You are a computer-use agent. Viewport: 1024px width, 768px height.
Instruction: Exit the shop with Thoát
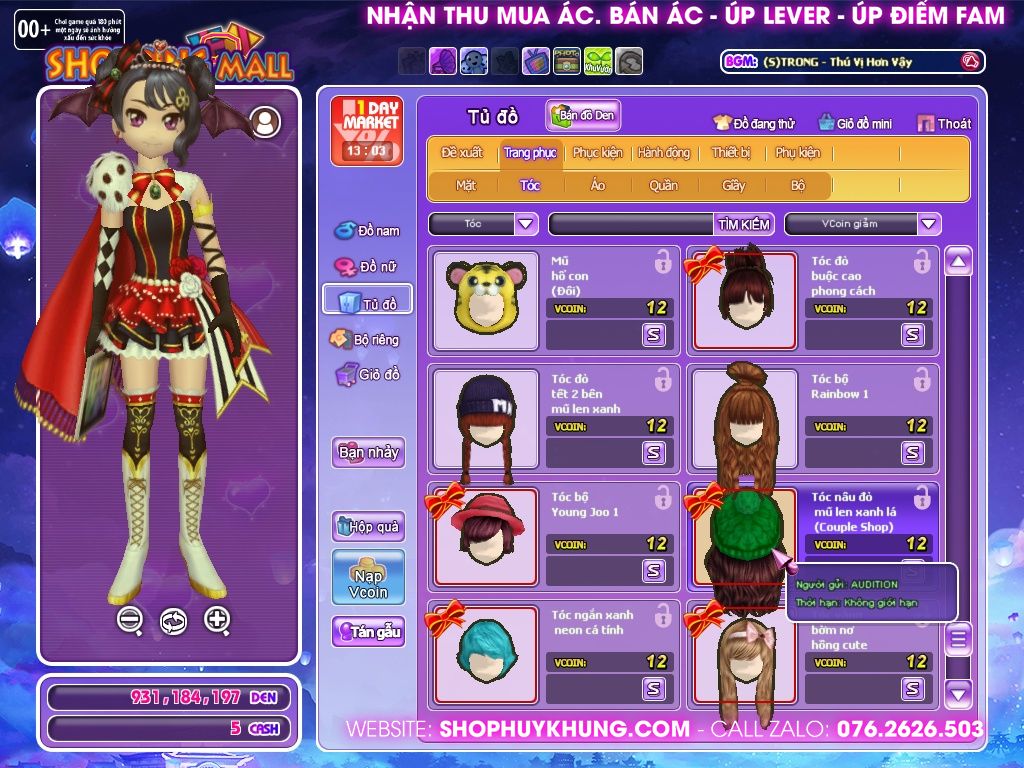point(945,124)
